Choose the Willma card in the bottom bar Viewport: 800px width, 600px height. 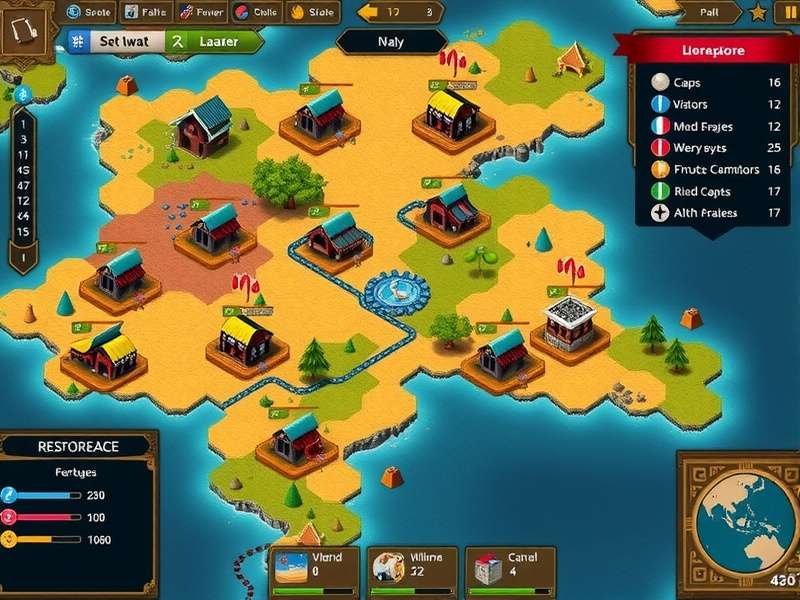tap(410, 566)
